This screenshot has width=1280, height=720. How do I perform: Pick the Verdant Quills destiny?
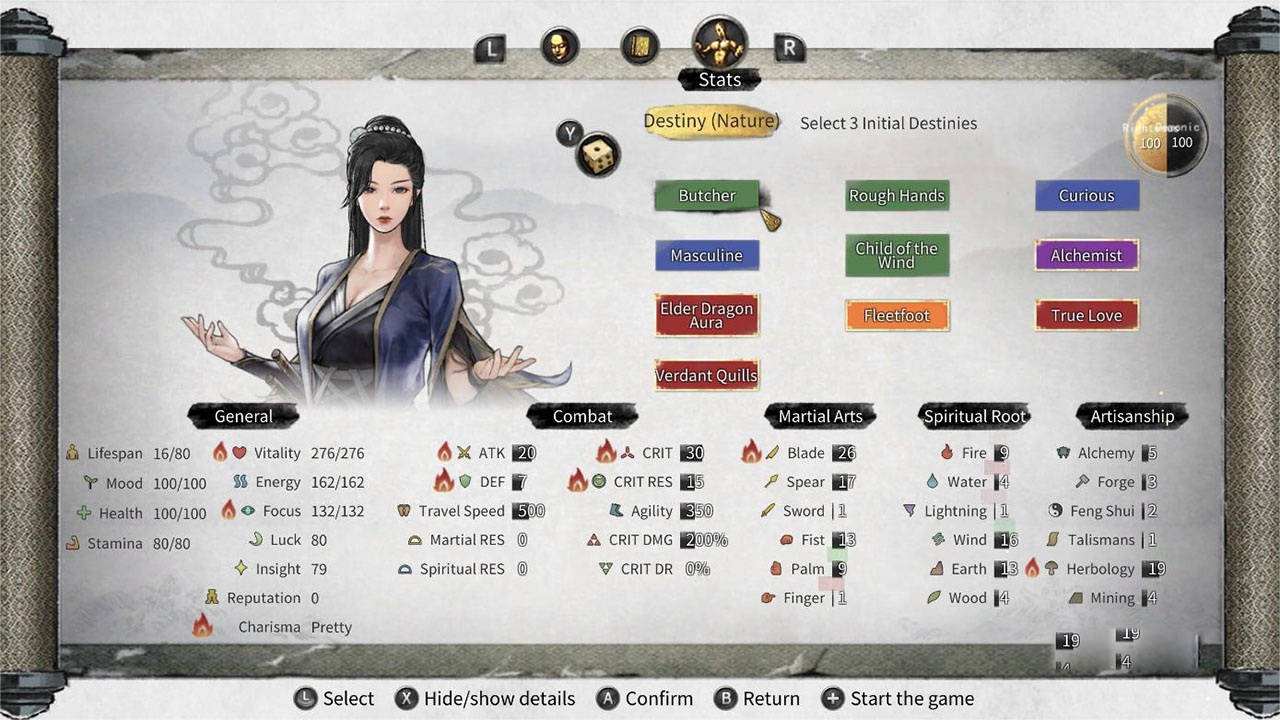[706, 376]
